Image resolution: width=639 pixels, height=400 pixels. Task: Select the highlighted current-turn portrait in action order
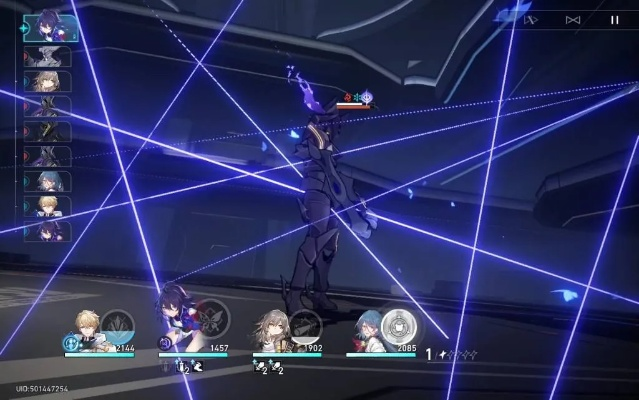coord(46,26)
